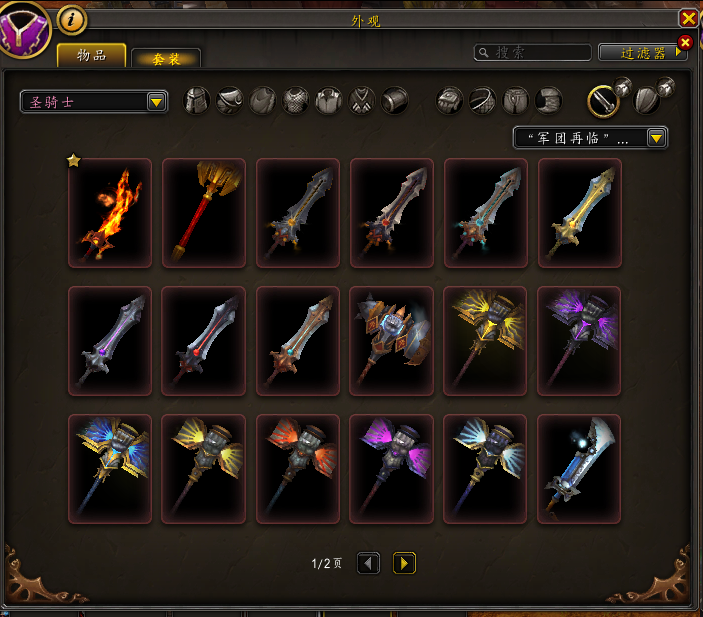Choose the golden-bladed sword appearance
Image resolution: width=703 pixels, height=617 pixels.
point(580,213)
